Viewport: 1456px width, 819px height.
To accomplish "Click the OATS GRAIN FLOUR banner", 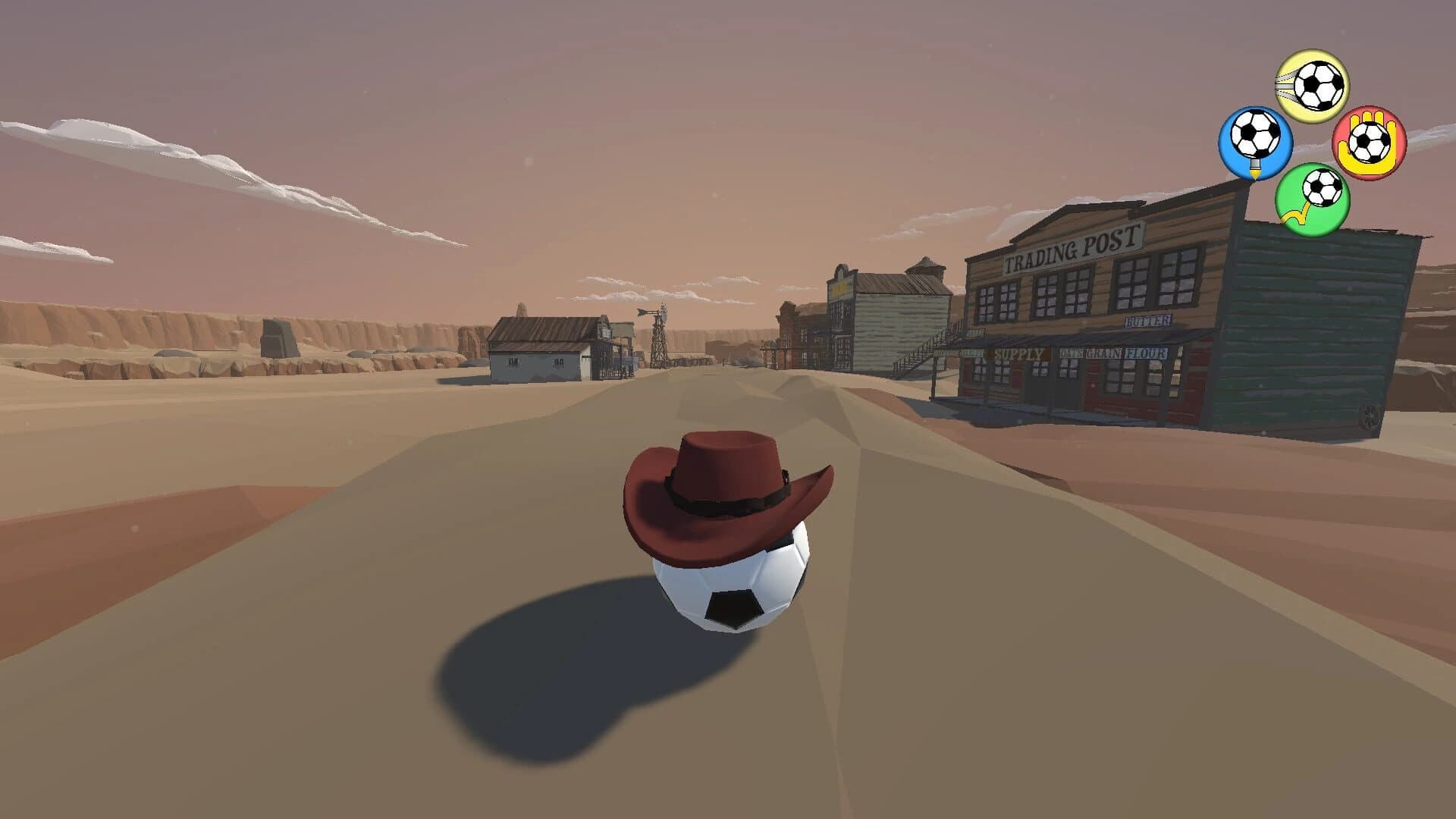I will [1112, 353].
